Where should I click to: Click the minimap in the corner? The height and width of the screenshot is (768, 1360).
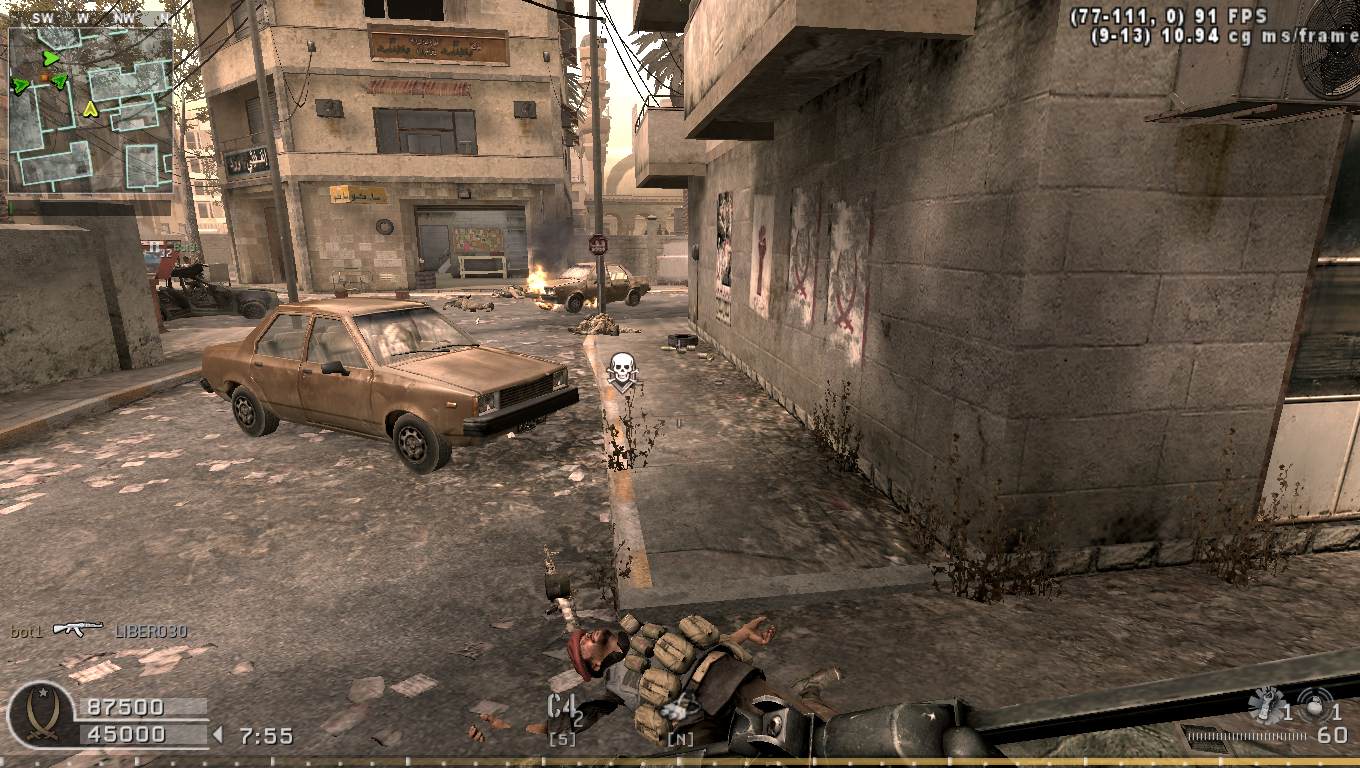click(90, 110)
